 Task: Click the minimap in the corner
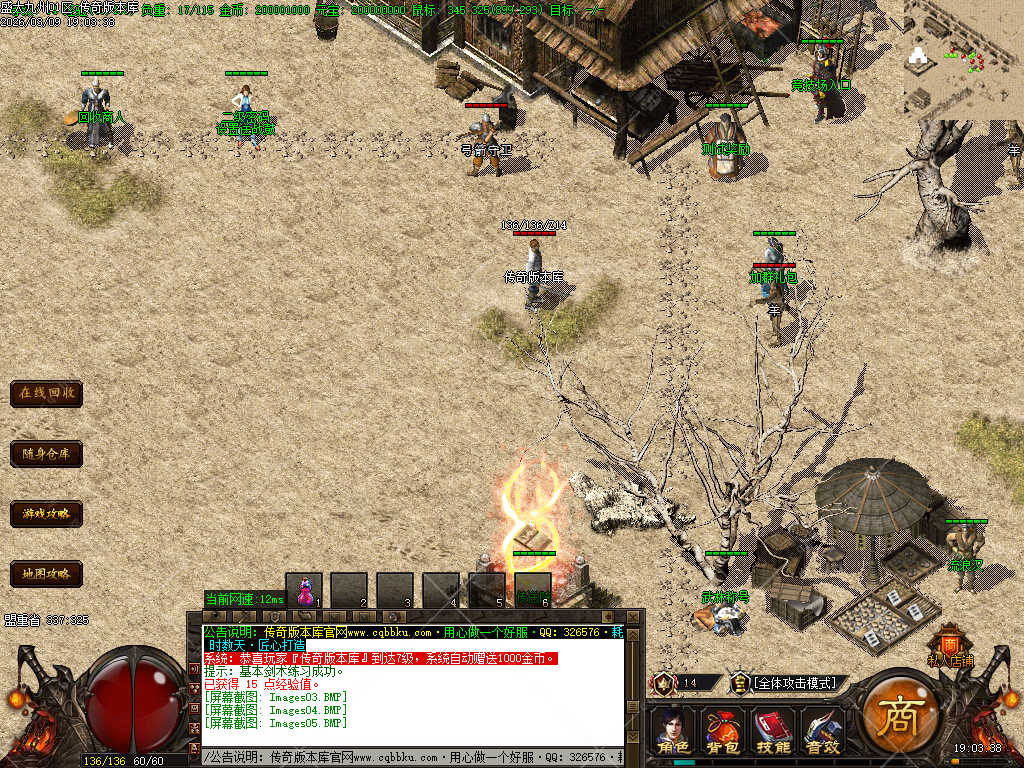click(963, 58)
